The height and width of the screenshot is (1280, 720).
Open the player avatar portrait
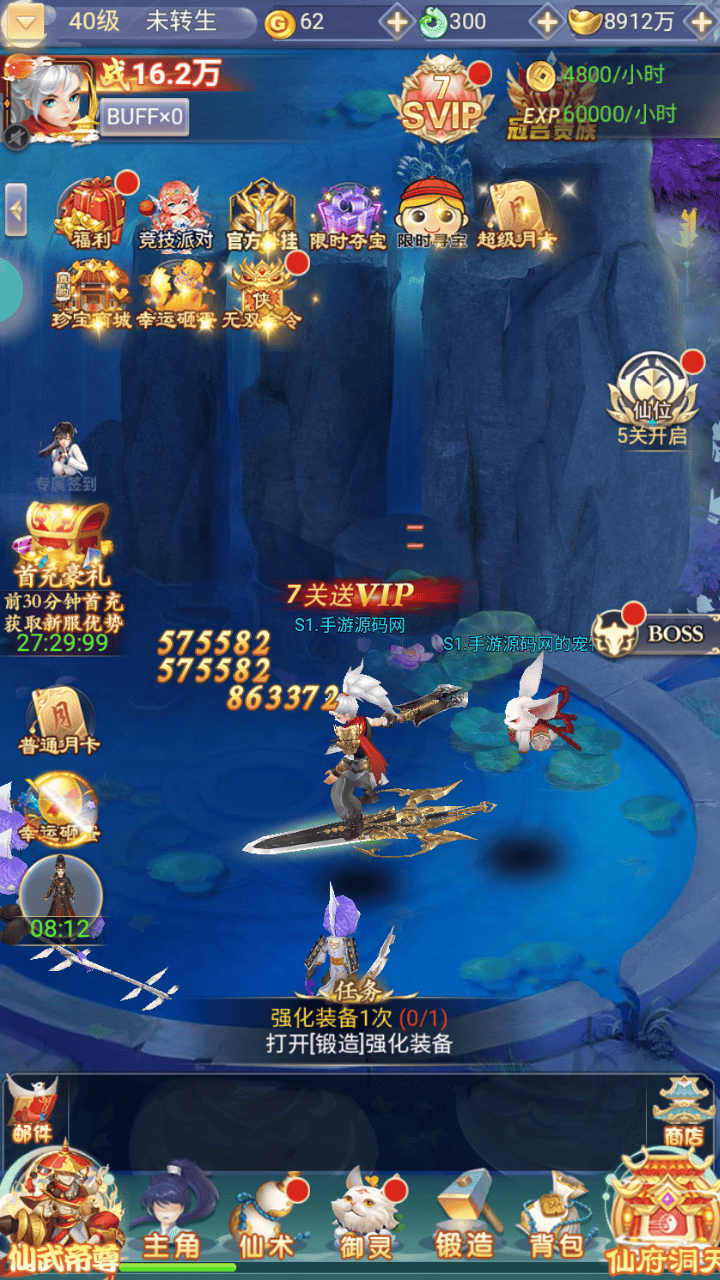[50, 102]
